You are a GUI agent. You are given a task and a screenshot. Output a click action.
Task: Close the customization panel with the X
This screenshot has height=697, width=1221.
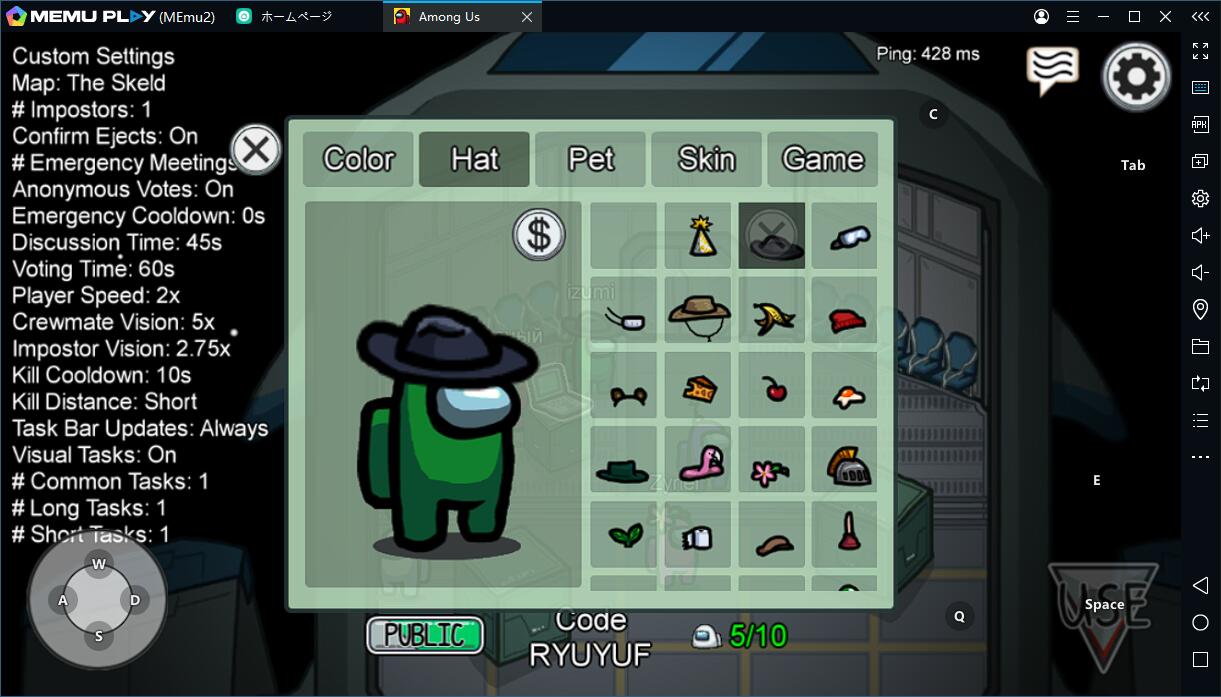click(x=256, y=150)
